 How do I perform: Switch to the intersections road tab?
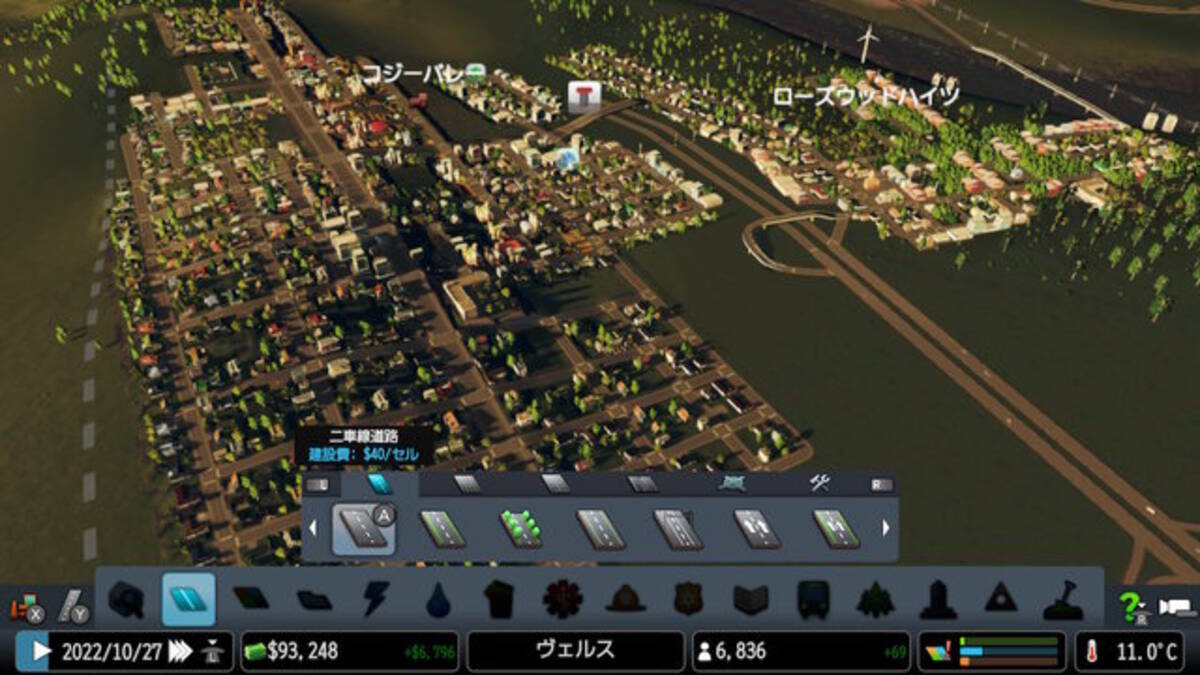pyautogui.click(x=733, y=485)
